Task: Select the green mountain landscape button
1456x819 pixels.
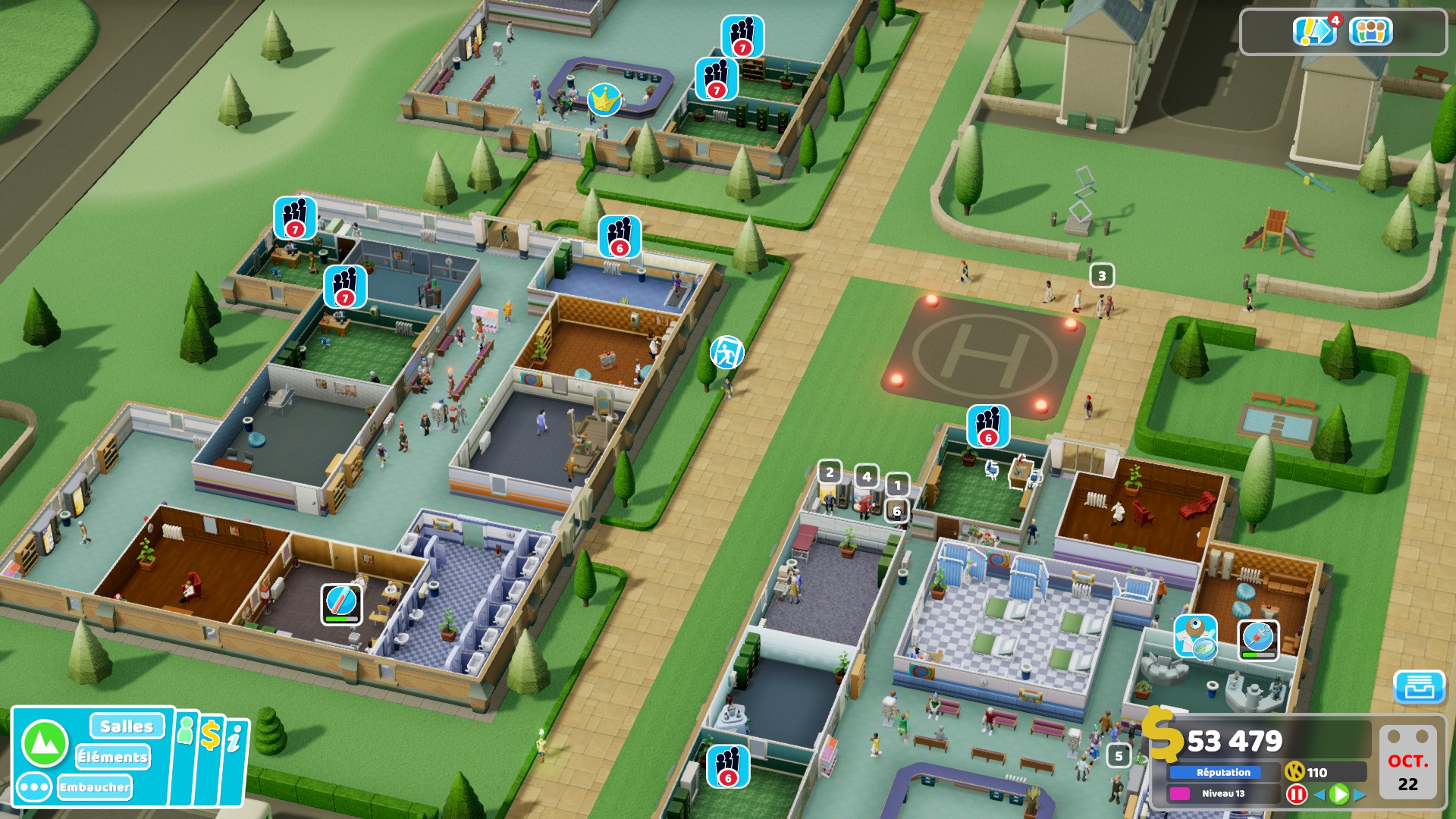Action: [x=45, y=743]
